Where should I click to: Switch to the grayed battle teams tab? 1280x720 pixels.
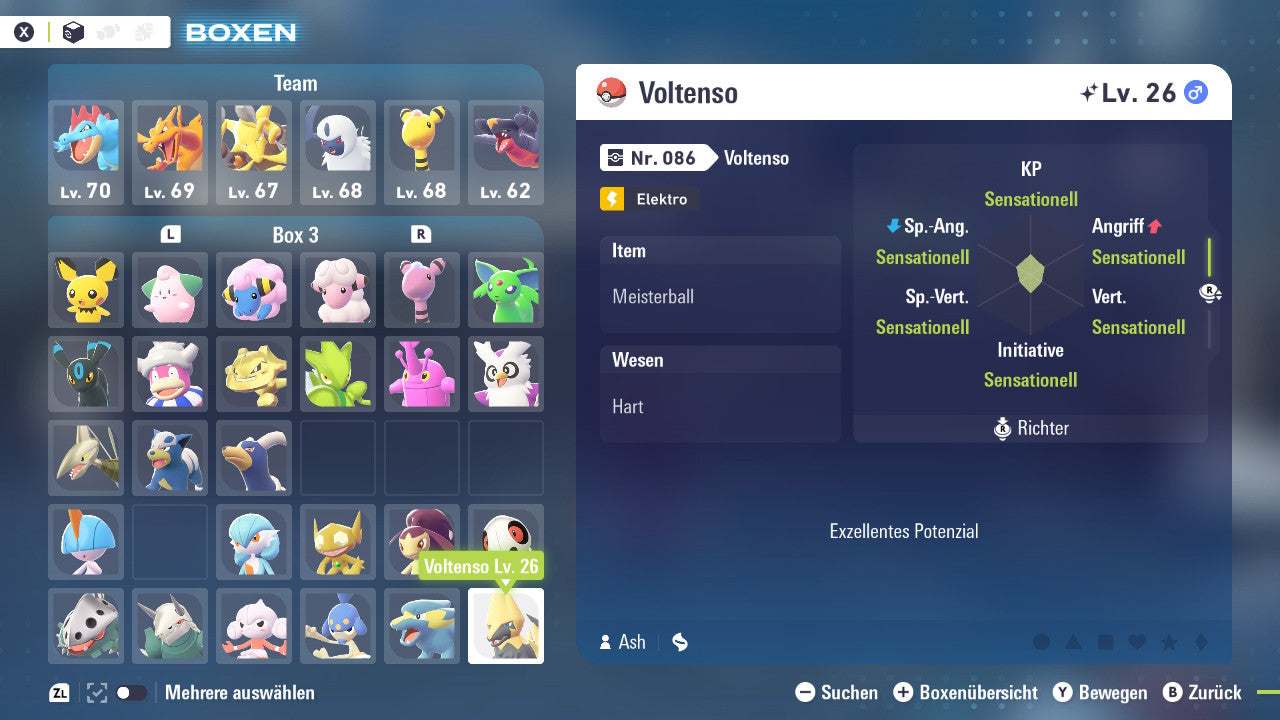coord(143,31)
